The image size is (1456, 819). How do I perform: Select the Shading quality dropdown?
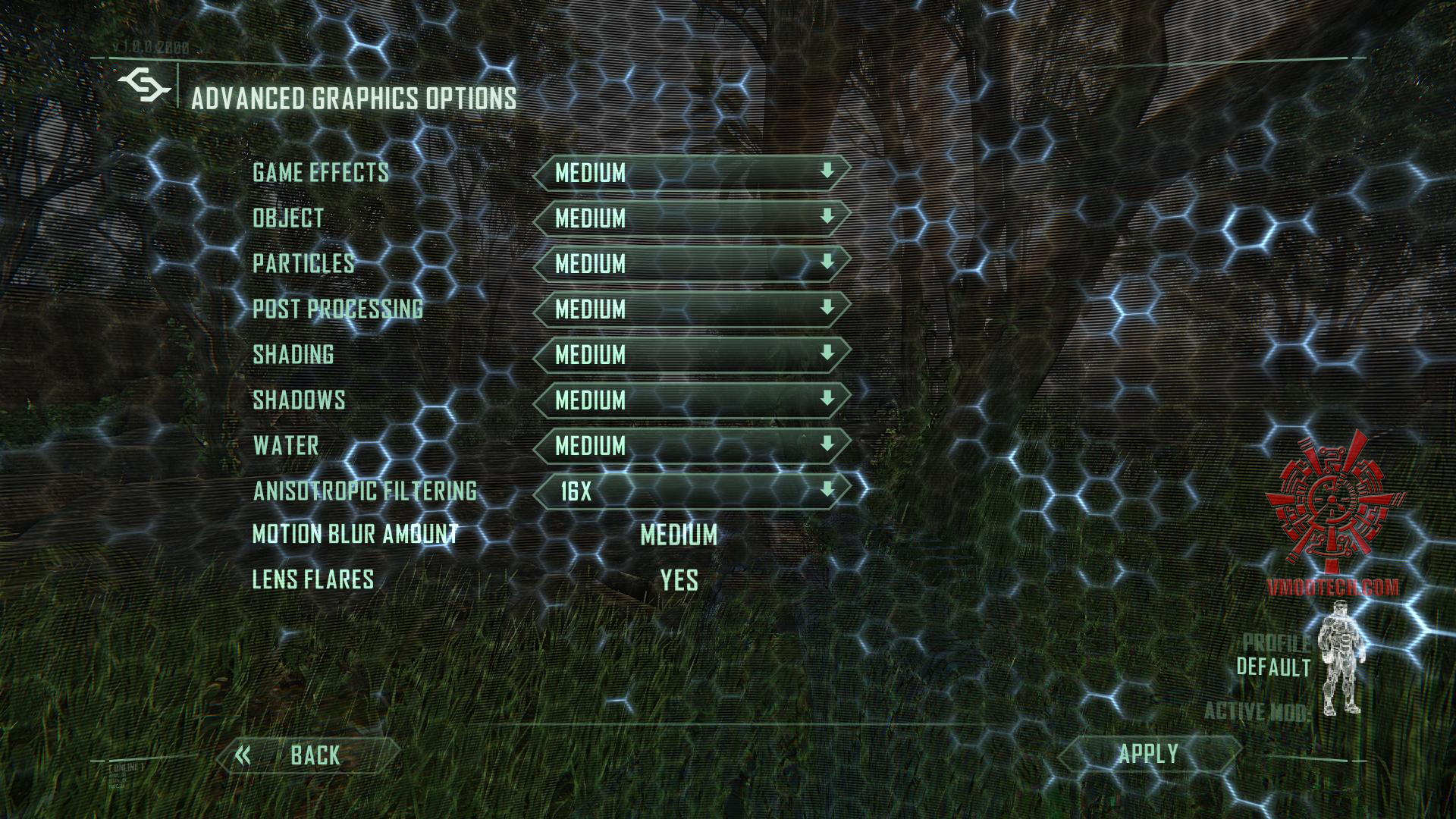(691, 355)
